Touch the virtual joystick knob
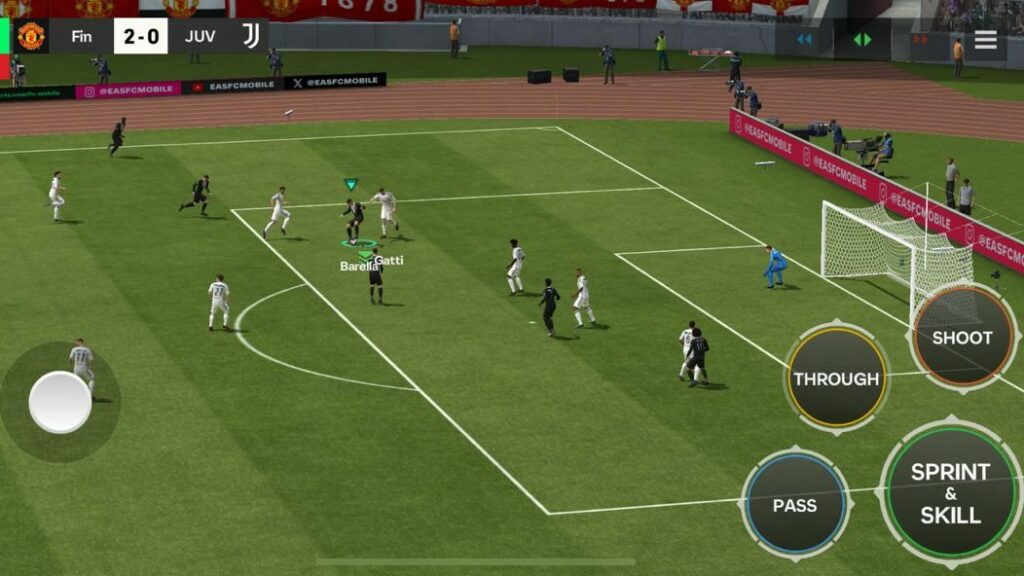Screen dimensions: 1024x576 pos(60,402)
